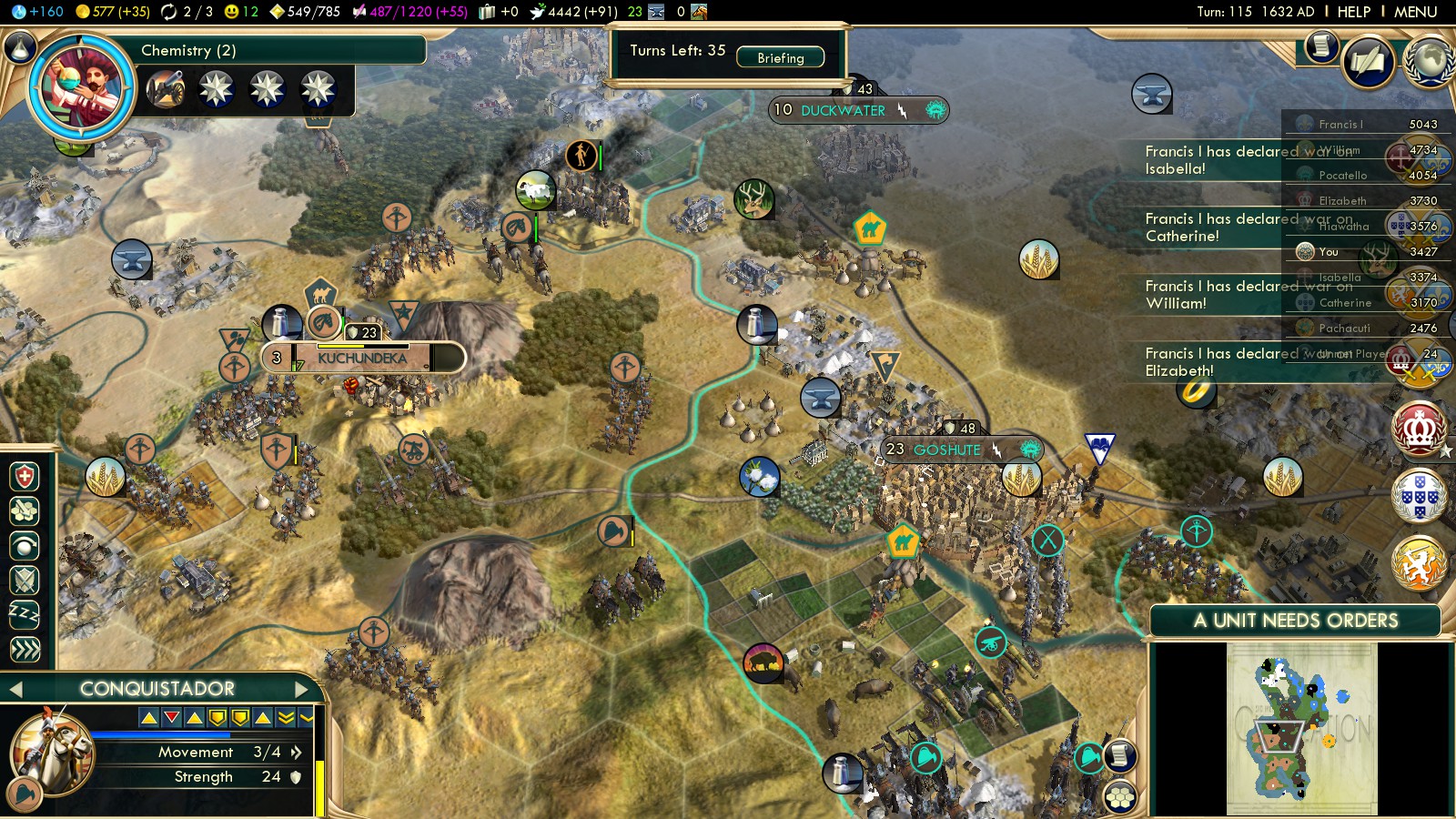Viewport: 1456px width, 819px height.
Task: Open the Portugal shield notification icon
Action: pyautogui.click(x=1419, y=496)
